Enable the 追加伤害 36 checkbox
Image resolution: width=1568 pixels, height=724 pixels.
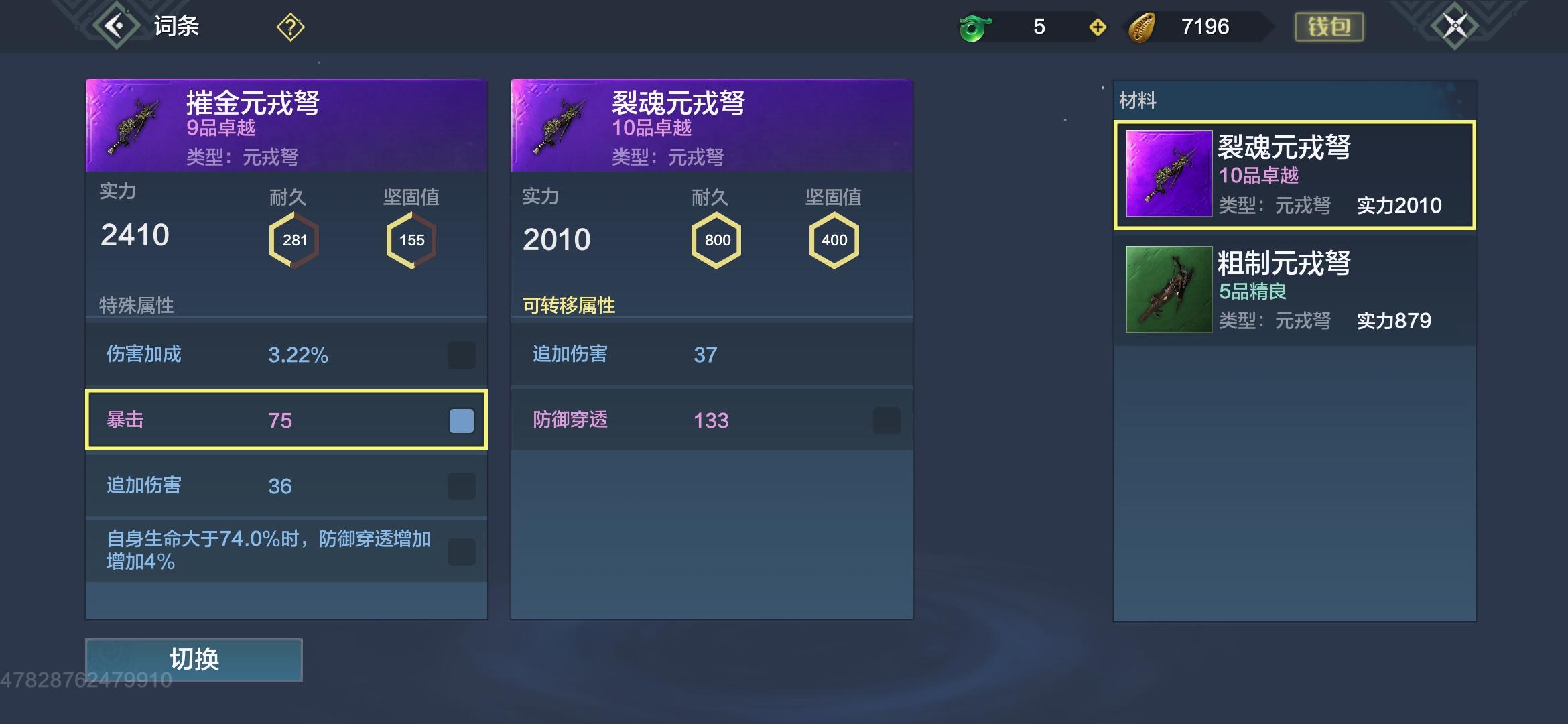460,485
